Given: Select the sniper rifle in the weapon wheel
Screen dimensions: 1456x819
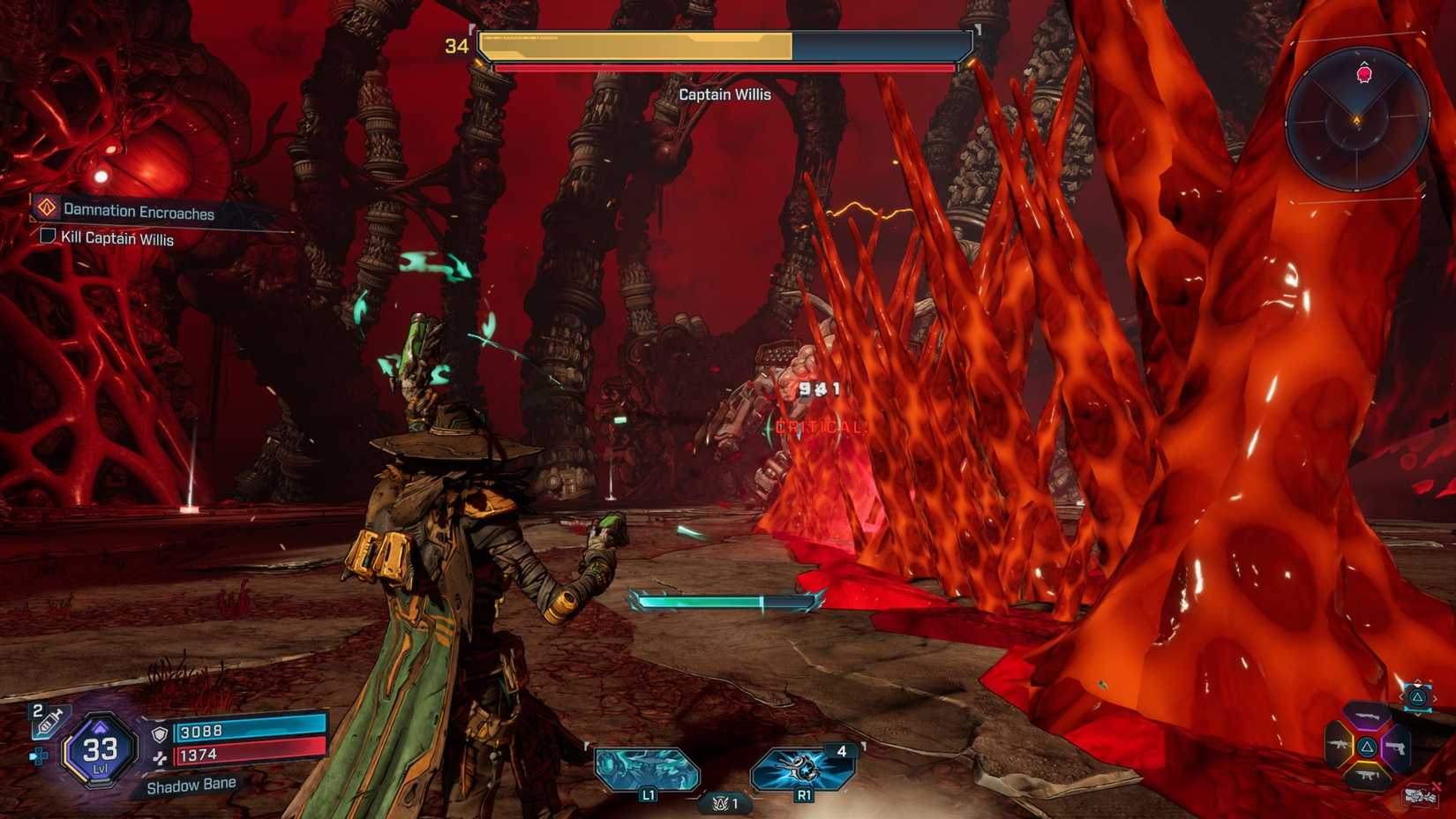Looking at the screenshot, I should pos(1369,717).
